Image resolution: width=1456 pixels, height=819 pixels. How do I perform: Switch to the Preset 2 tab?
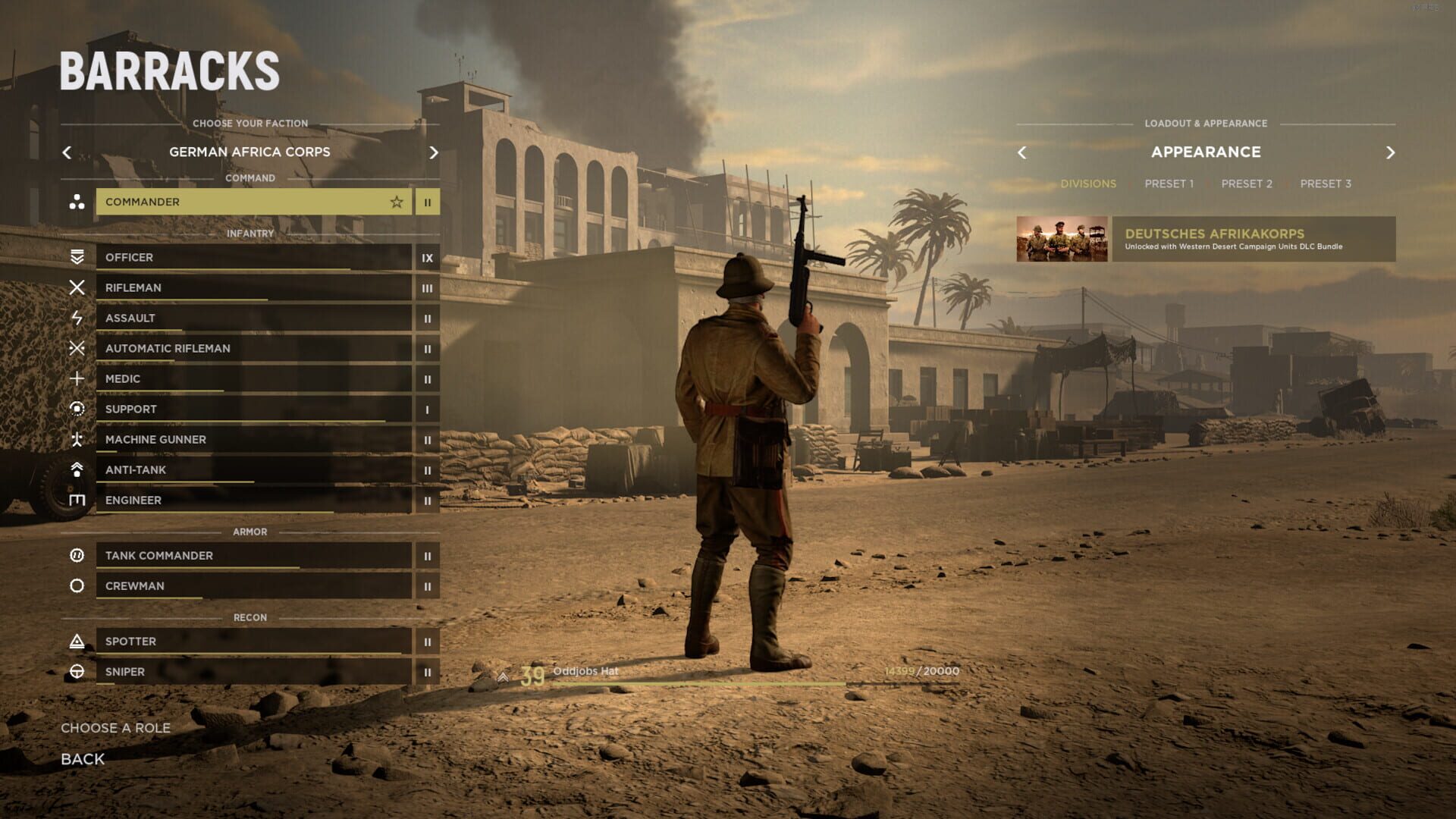1246,184
